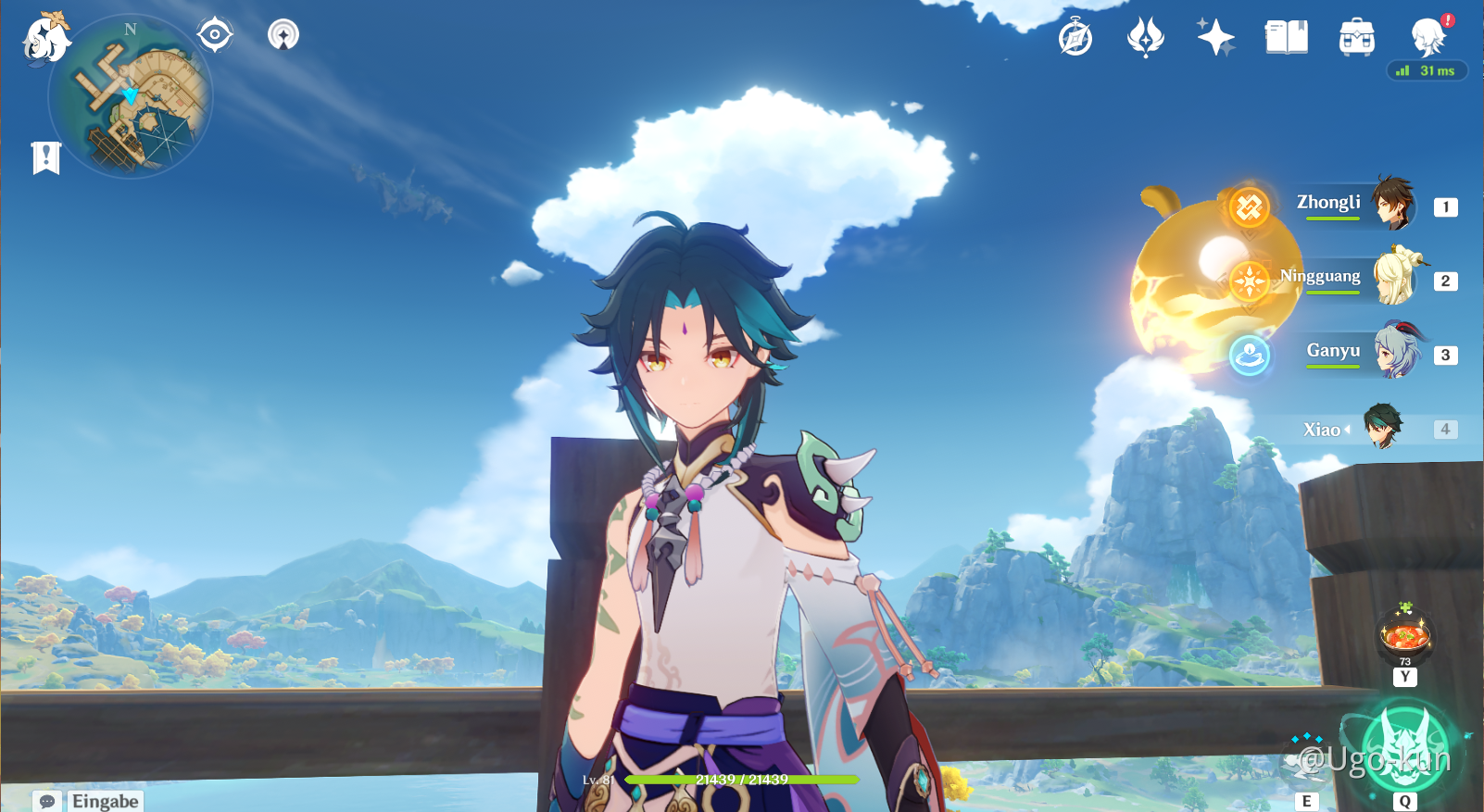
Task: Open the Battle Pass icon
Action: [x=1145, y=38]
